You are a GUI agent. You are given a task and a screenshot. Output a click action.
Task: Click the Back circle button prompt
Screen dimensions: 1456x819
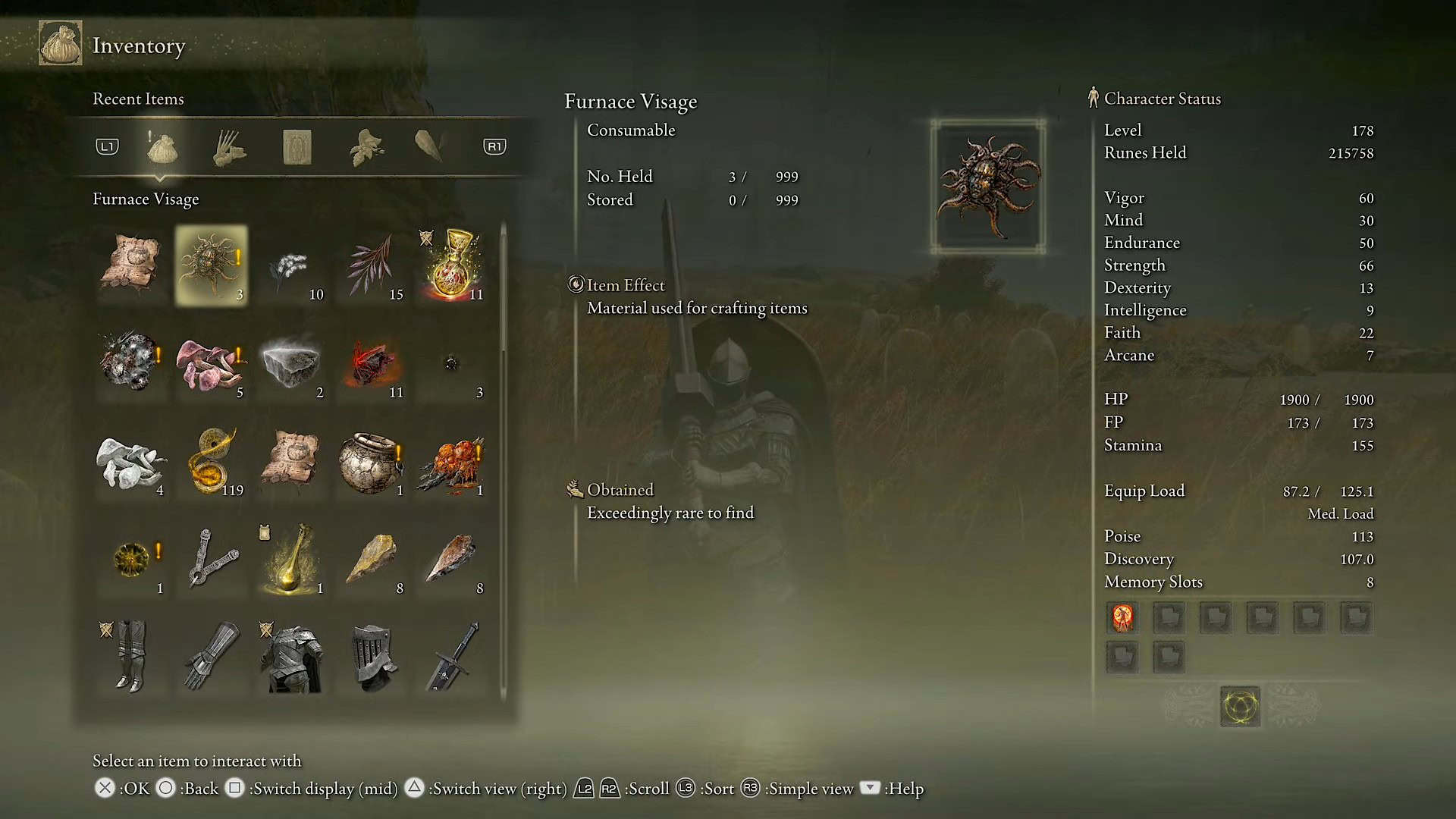pos(166,788)
